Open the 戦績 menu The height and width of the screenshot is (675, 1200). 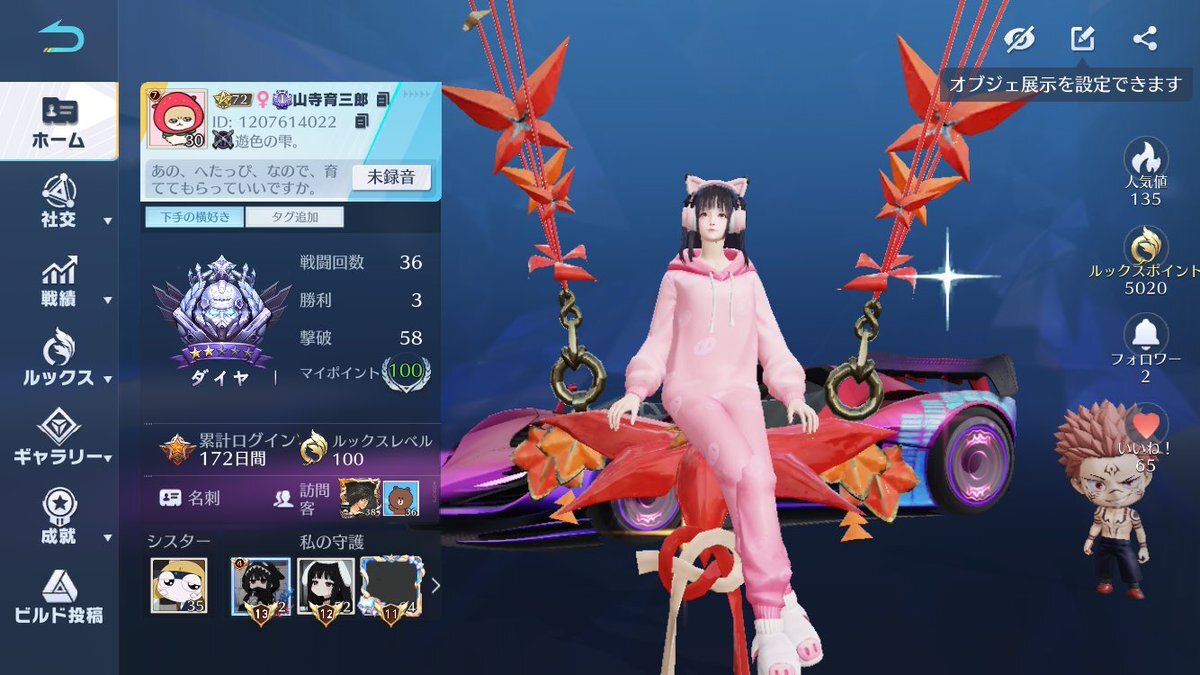pos(58,282)
